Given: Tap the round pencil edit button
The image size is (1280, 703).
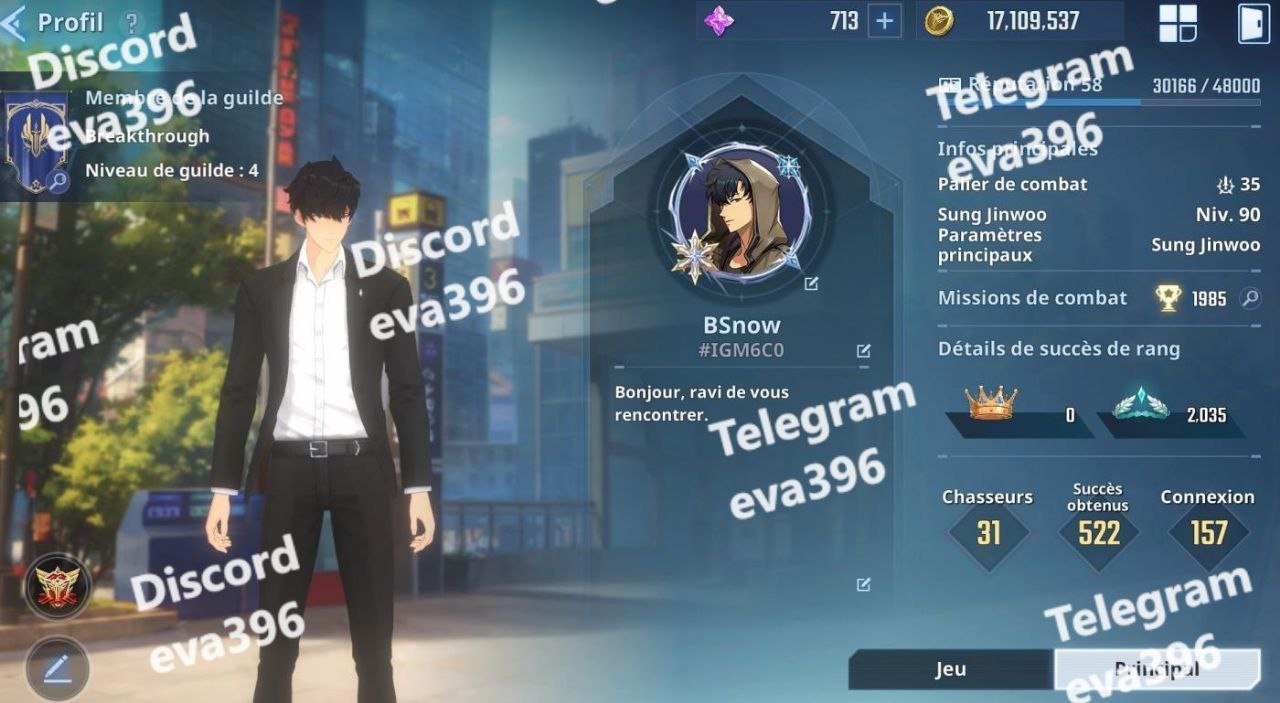Looking at the screenshot, I should pos(57,668).
